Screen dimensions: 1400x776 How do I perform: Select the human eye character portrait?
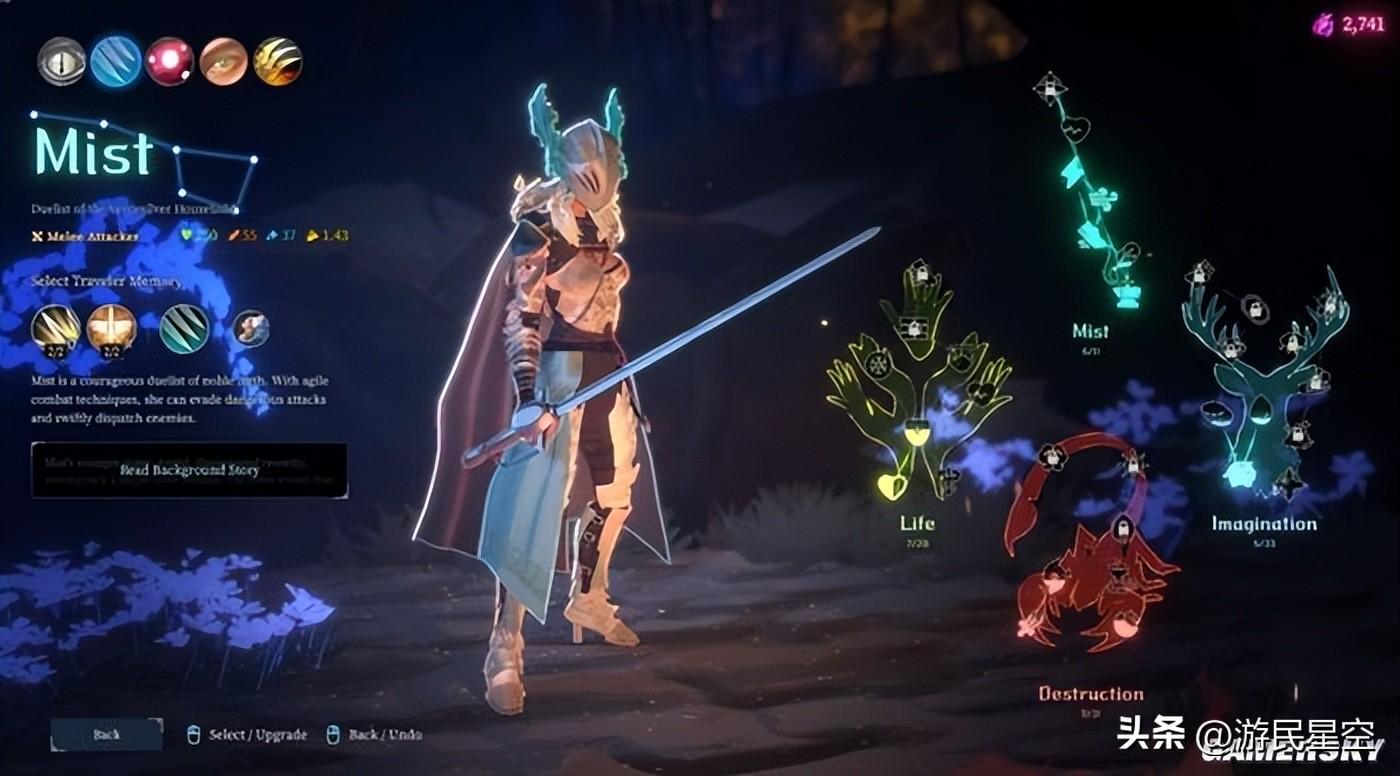(x=223, y=62)
